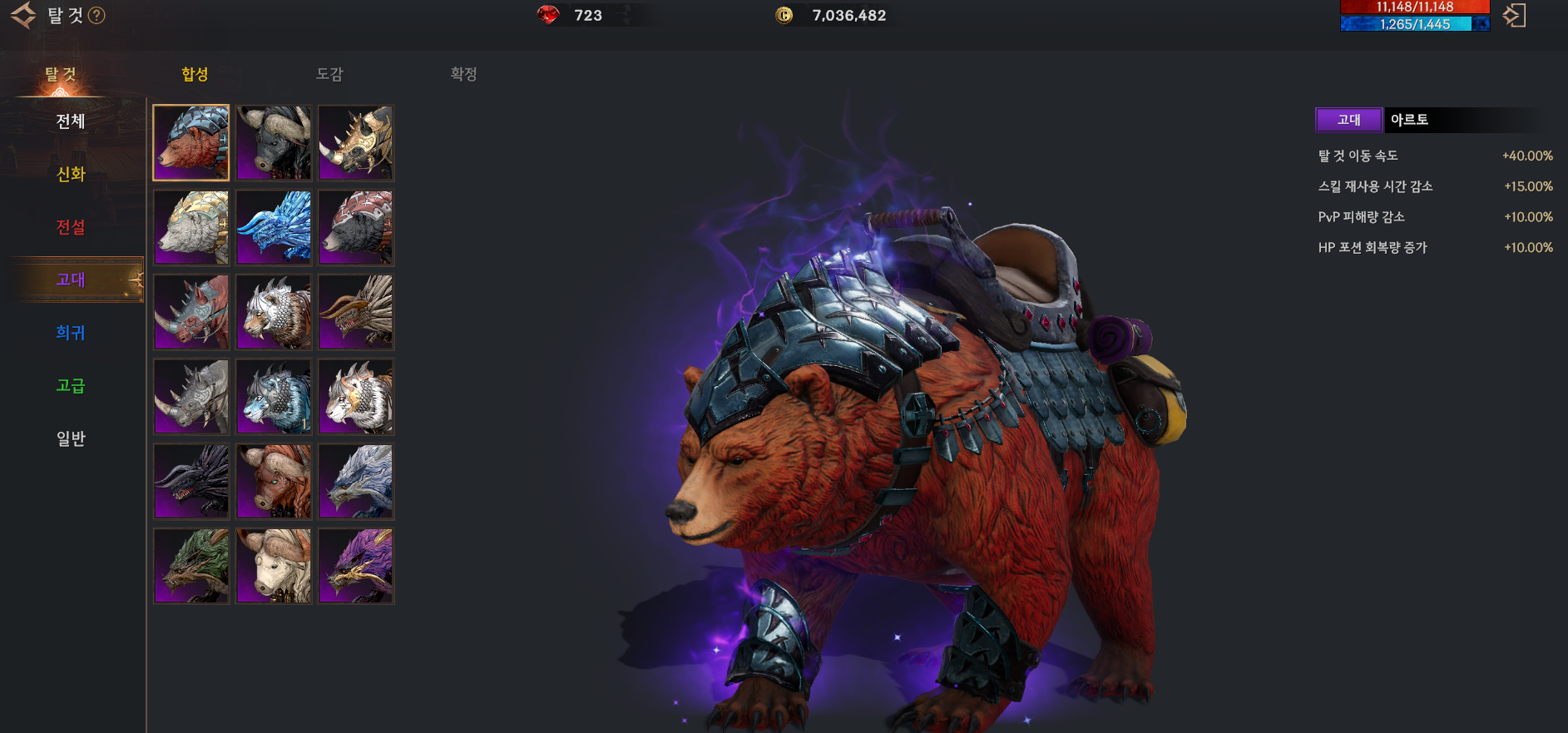This screenshot has height=733, width=1568.
Task: Click the exit icon at top right
Action: click(1514, 15)
